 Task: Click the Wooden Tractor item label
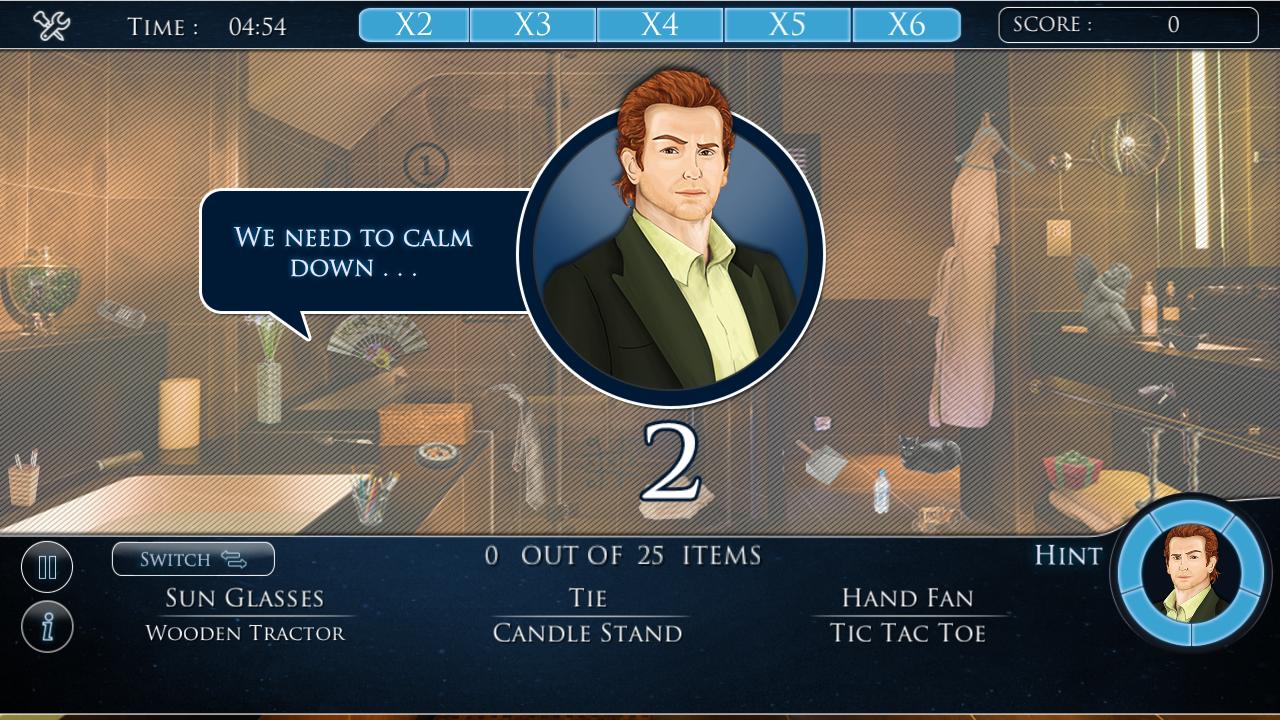click(x=243, y=632)
